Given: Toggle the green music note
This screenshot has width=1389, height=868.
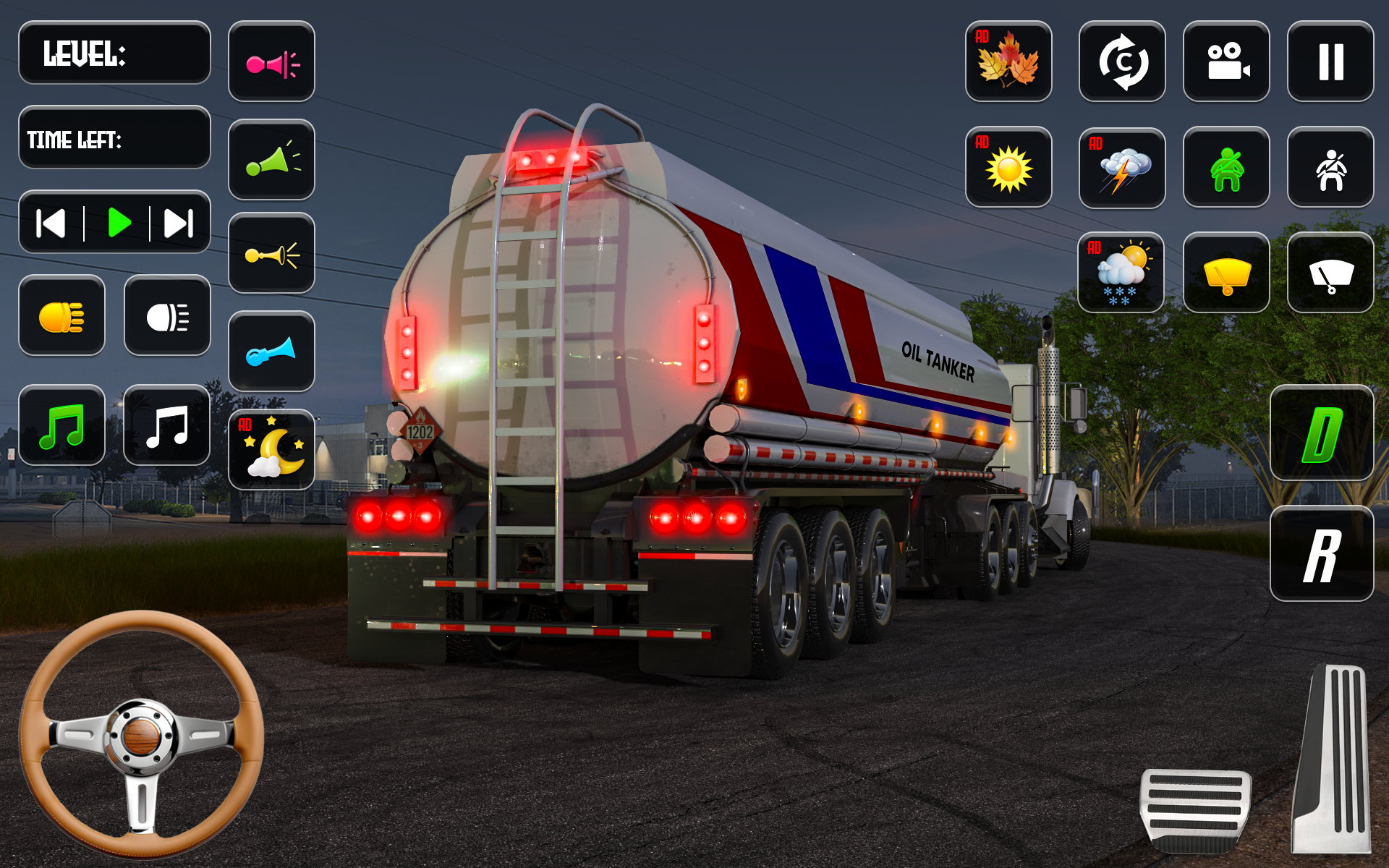Looking at the screenshot, I should click(x=61, y=425).
